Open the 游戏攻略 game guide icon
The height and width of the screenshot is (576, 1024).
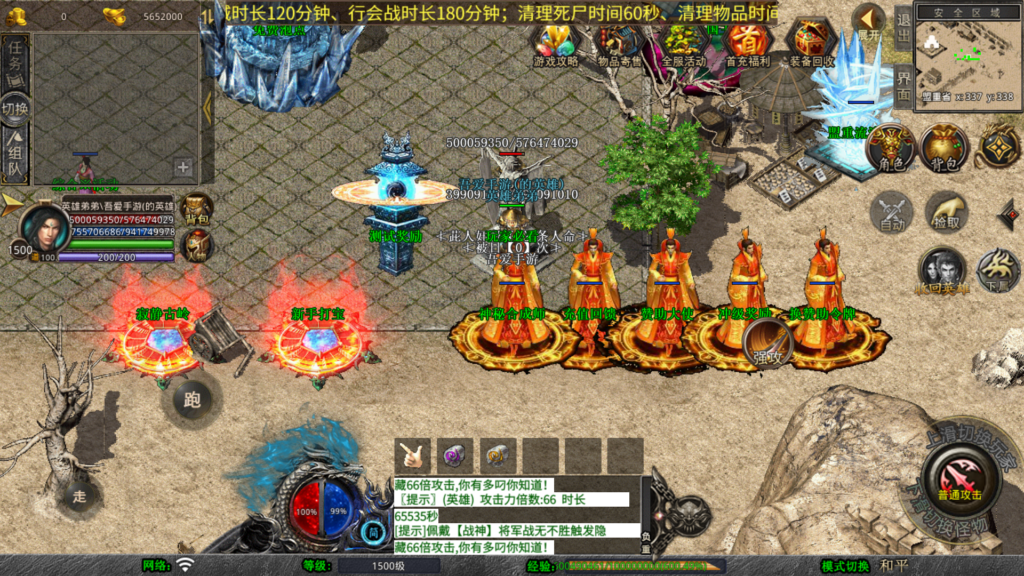pos(555,42)
